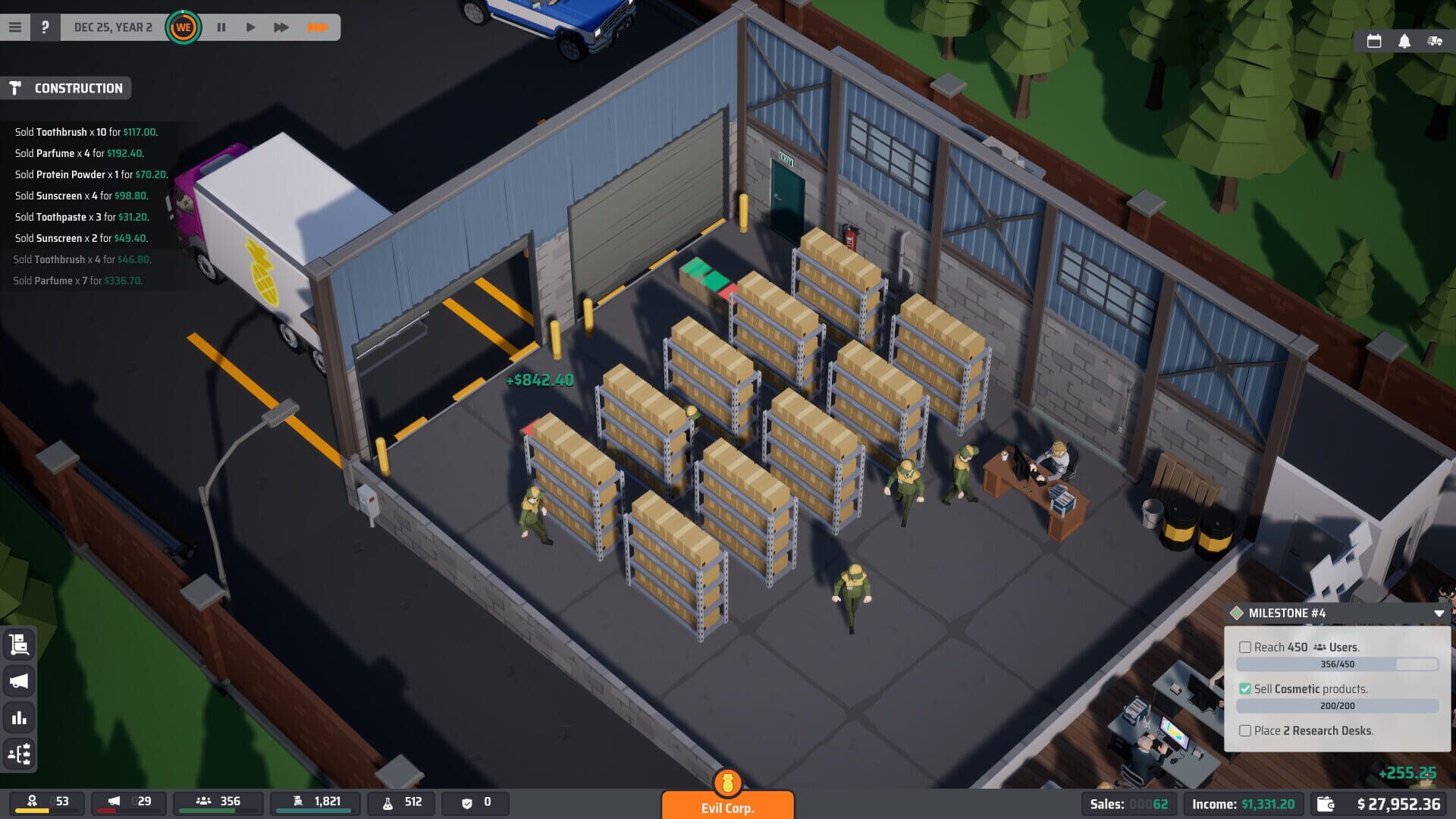Click the 356/450 Users progress bar

[1338, 664]
